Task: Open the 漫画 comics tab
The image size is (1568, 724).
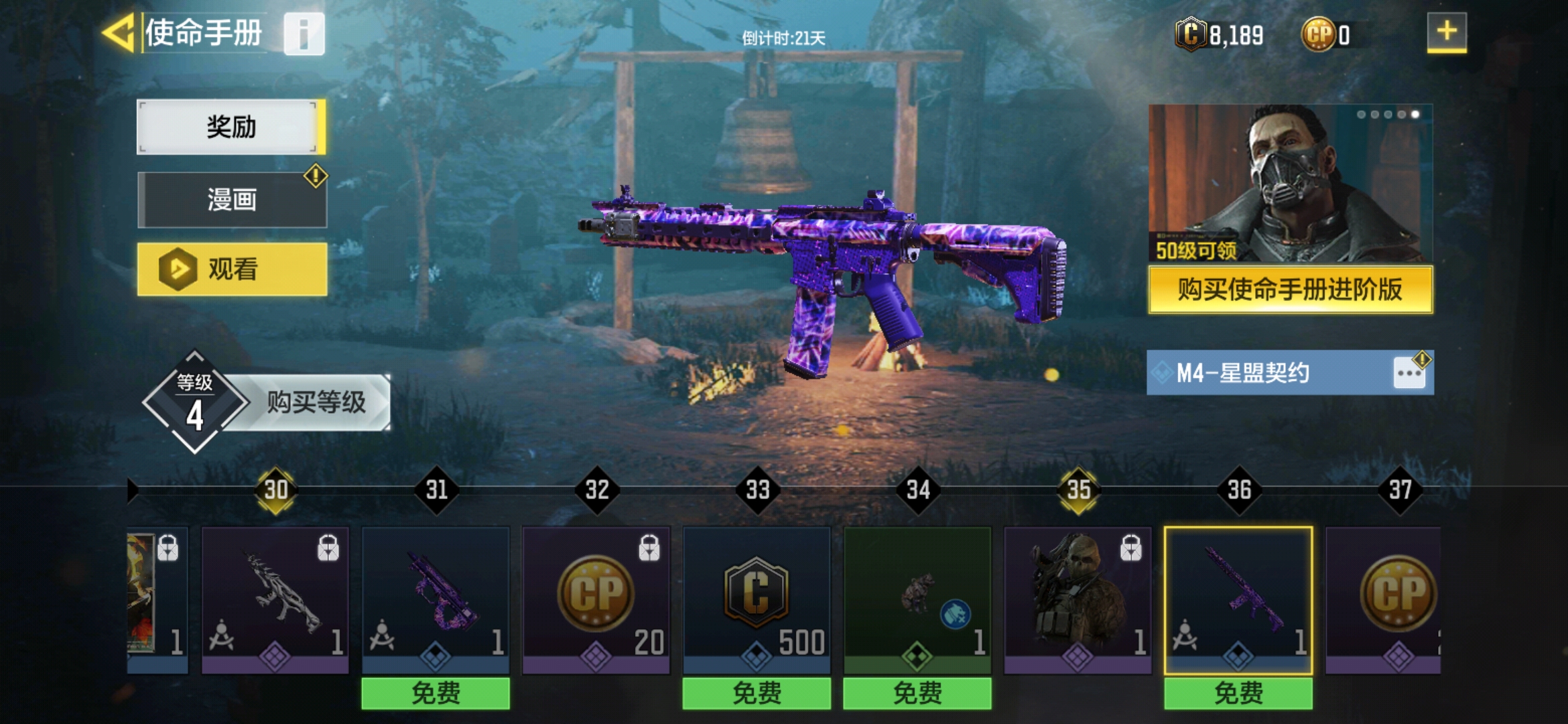Action: coord(232,200)
